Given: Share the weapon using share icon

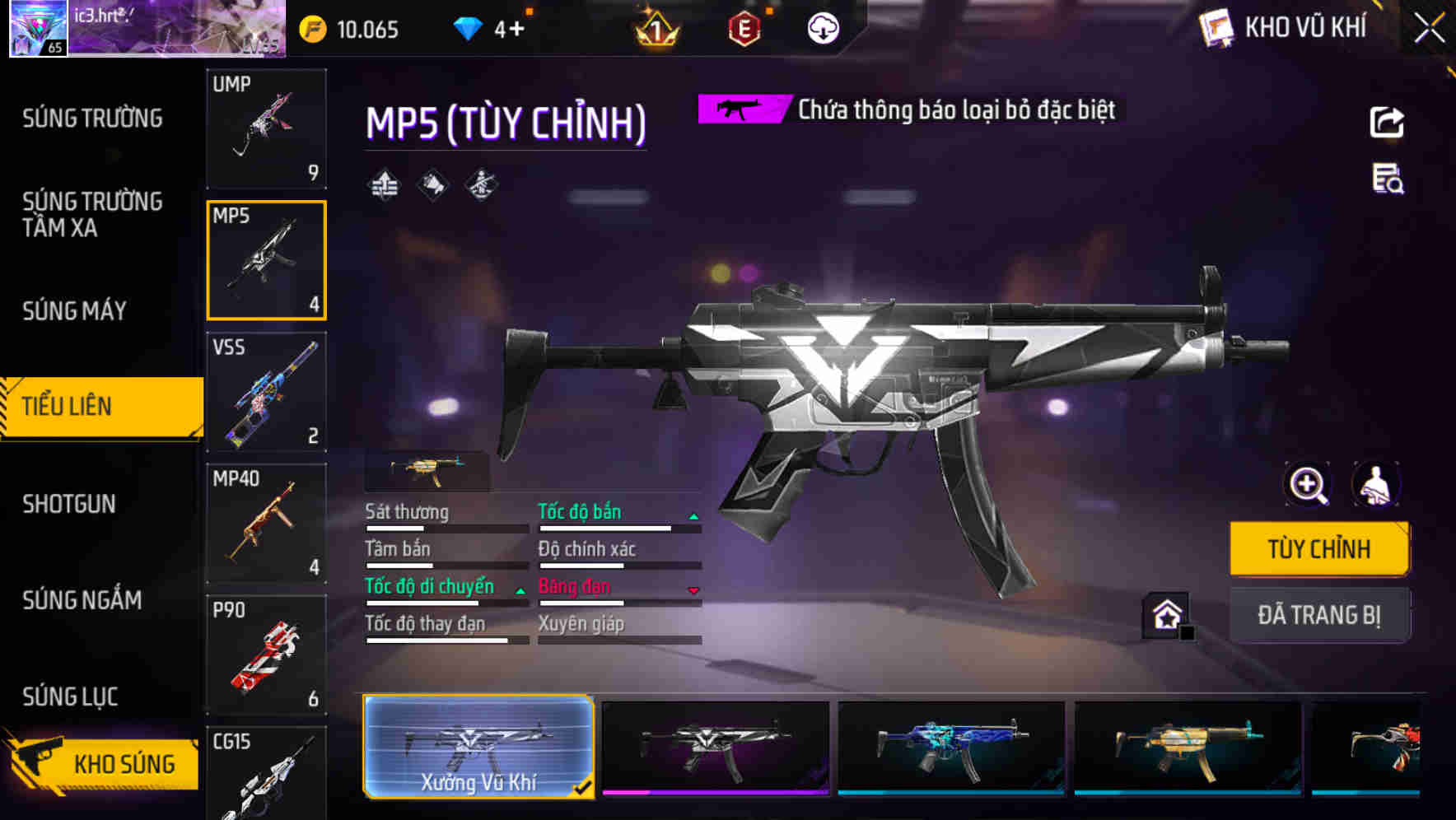Looking at the screenshot, I should pyautogui.click(x=1387, y=123).
